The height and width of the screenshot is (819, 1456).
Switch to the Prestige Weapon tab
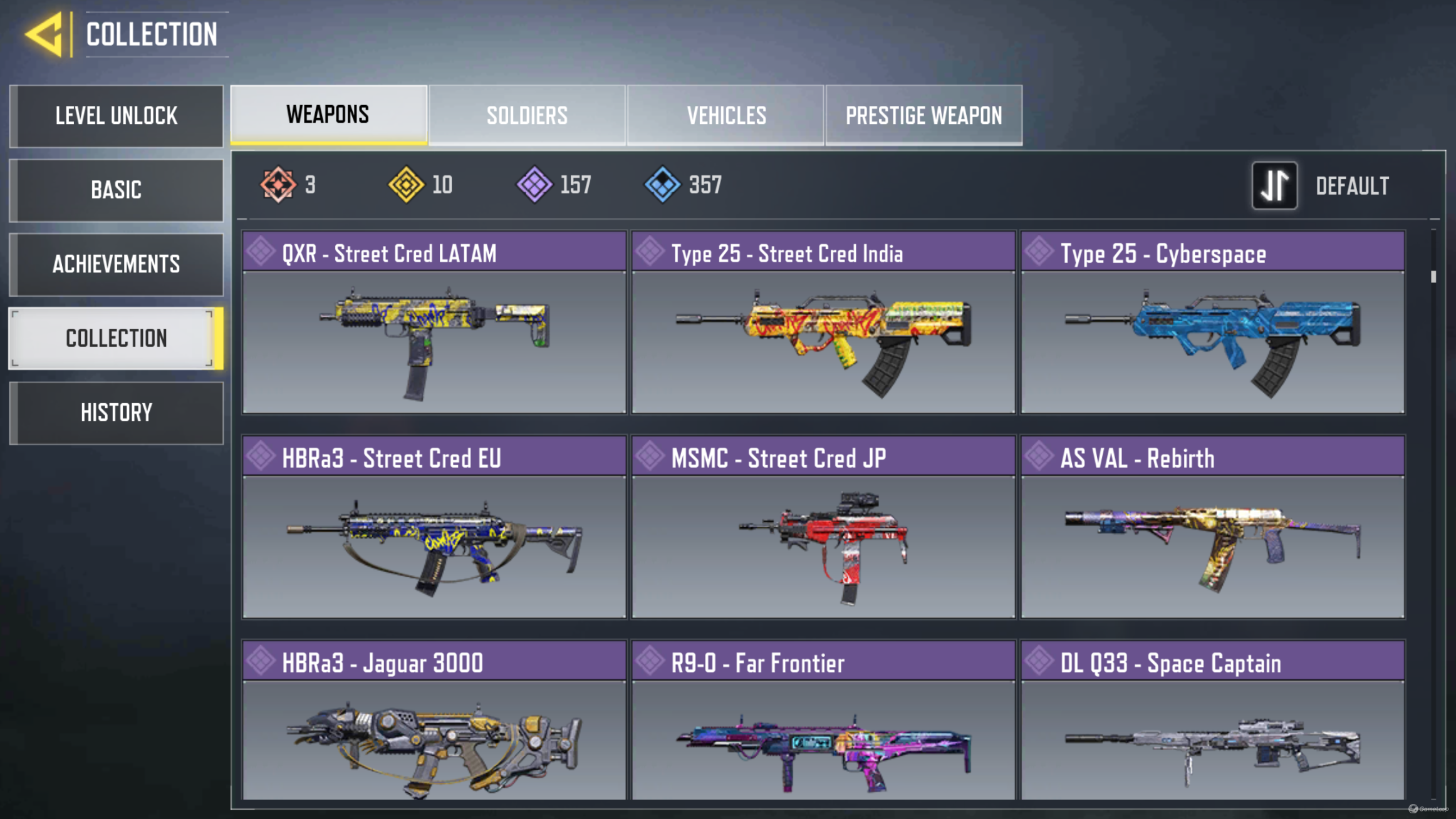923,115
